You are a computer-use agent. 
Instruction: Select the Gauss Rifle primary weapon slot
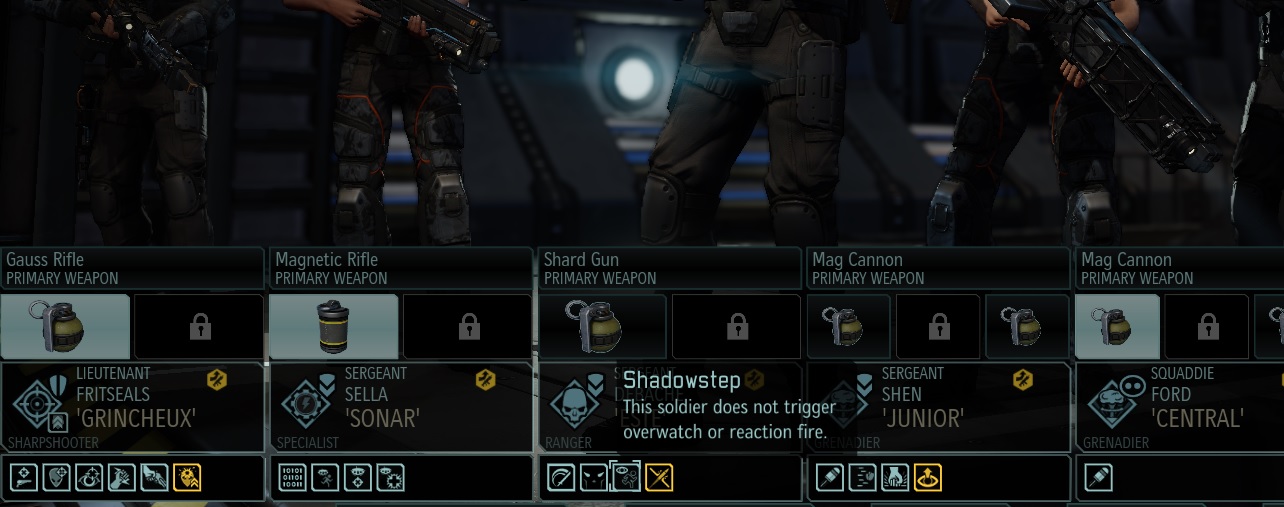132,268
